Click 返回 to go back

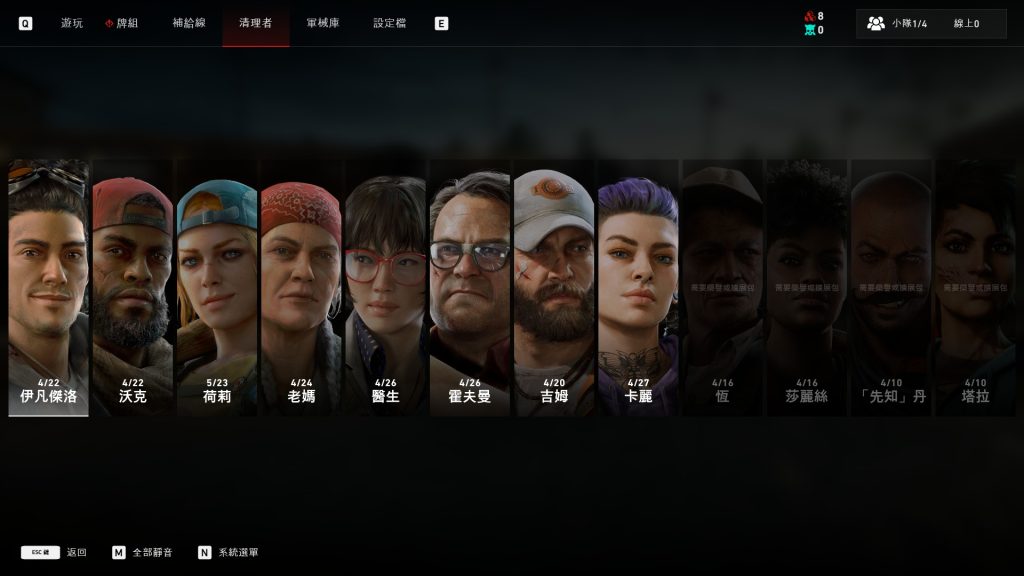click(76, 552)
